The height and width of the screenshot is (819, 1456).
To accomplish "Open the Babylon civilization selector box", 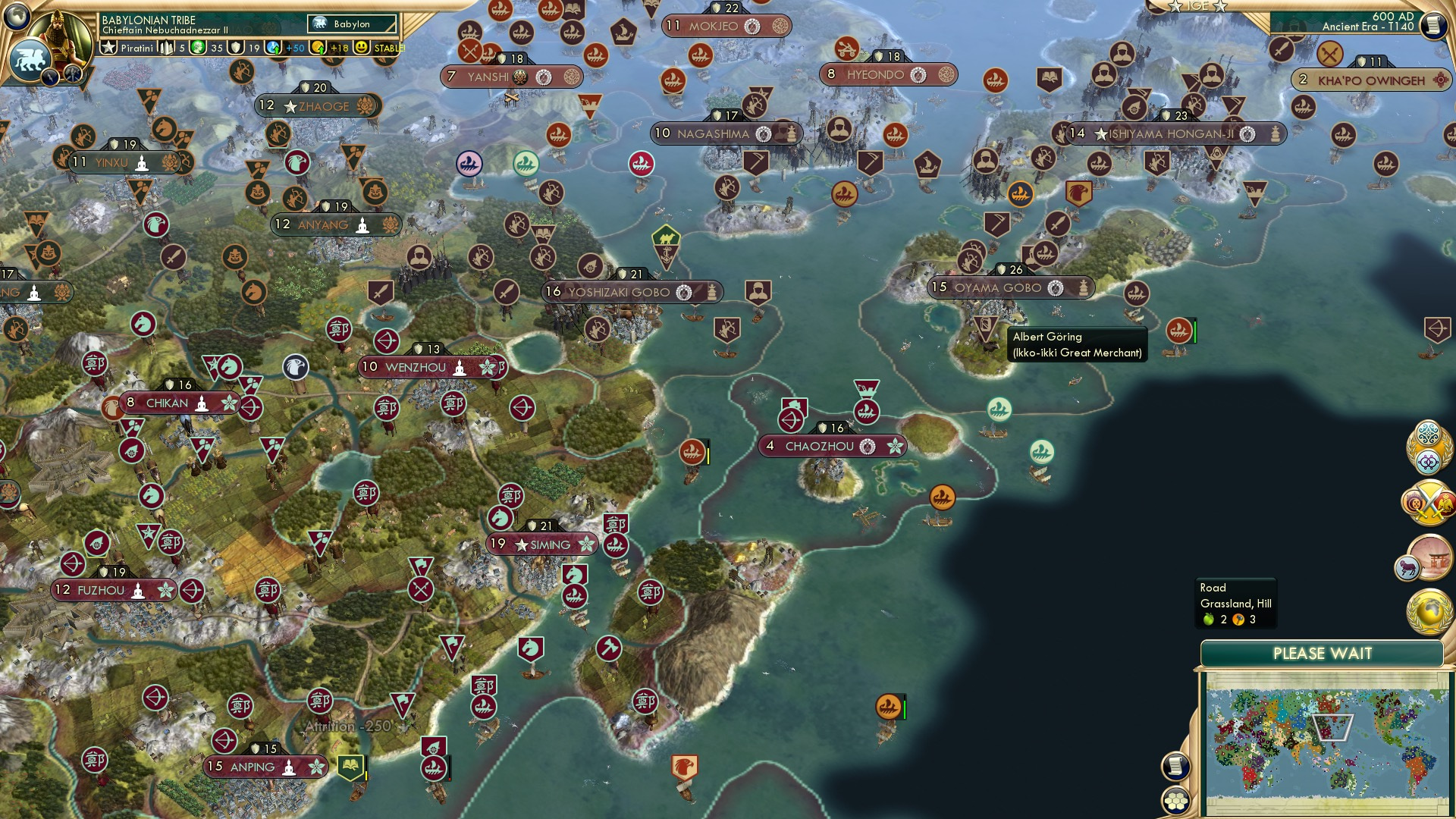I will (x=349, y=24).
